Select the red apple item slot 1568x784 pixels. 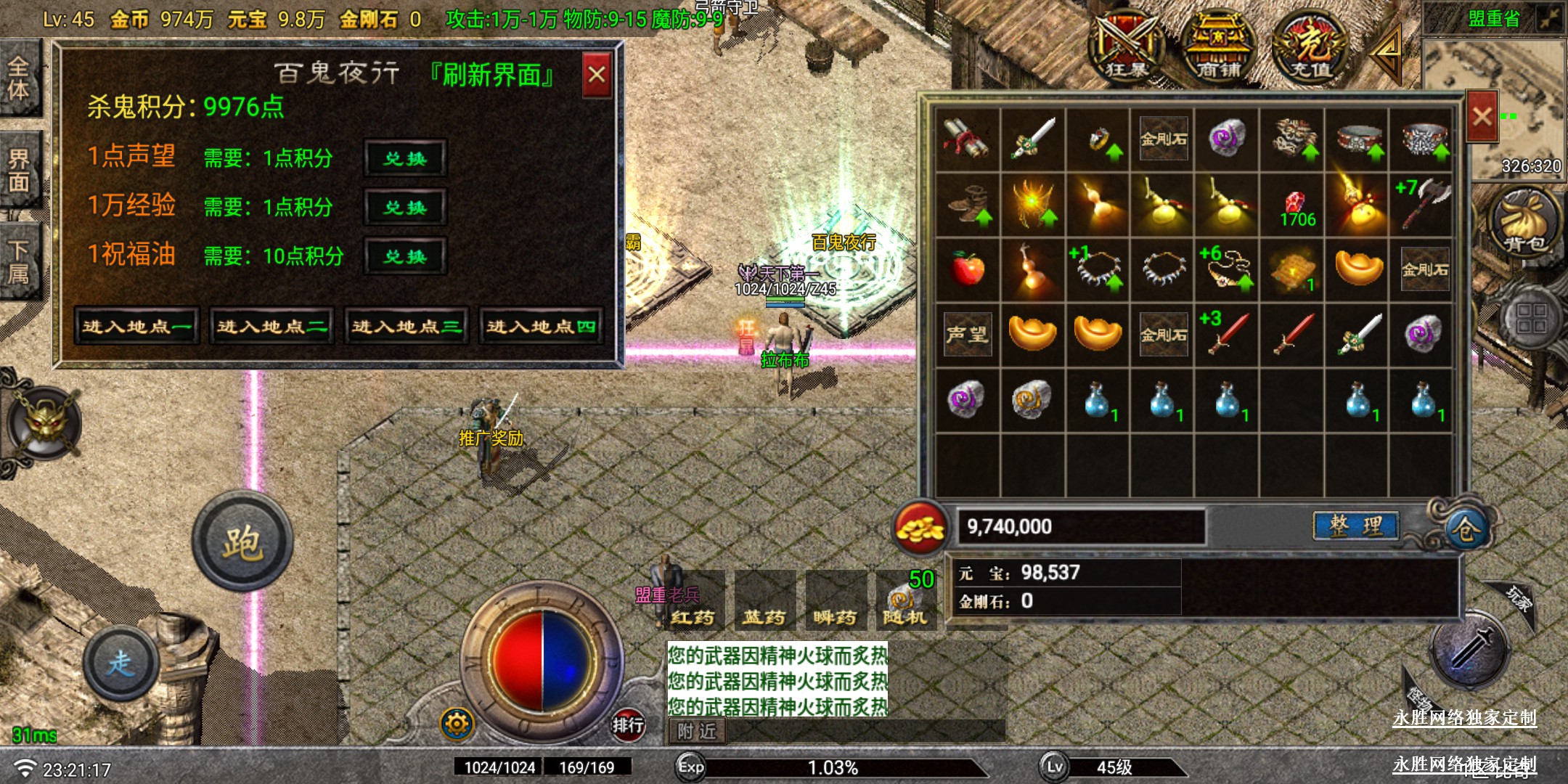pyautogui.click(x=967, y=269)
